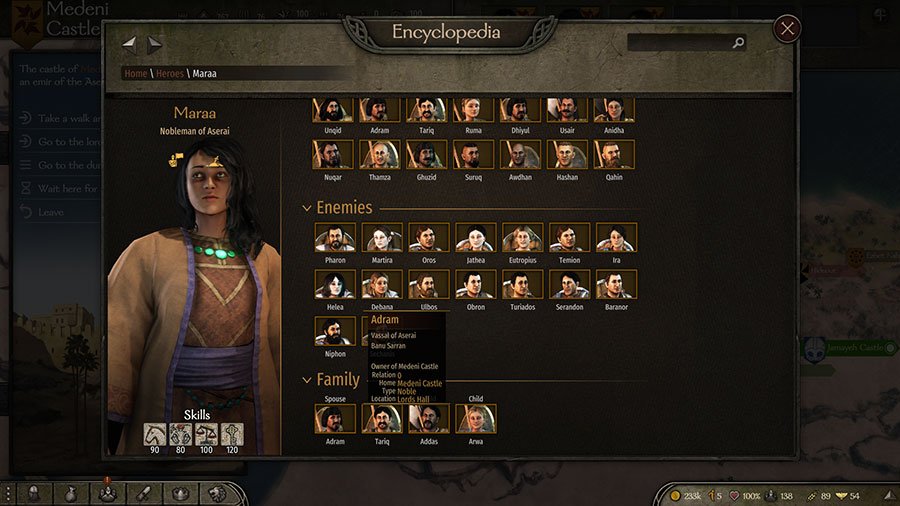Viewport: 900px width, 506px height.
Task: Open the Home breadcrumb link
Action: click(x=135, y=73)
